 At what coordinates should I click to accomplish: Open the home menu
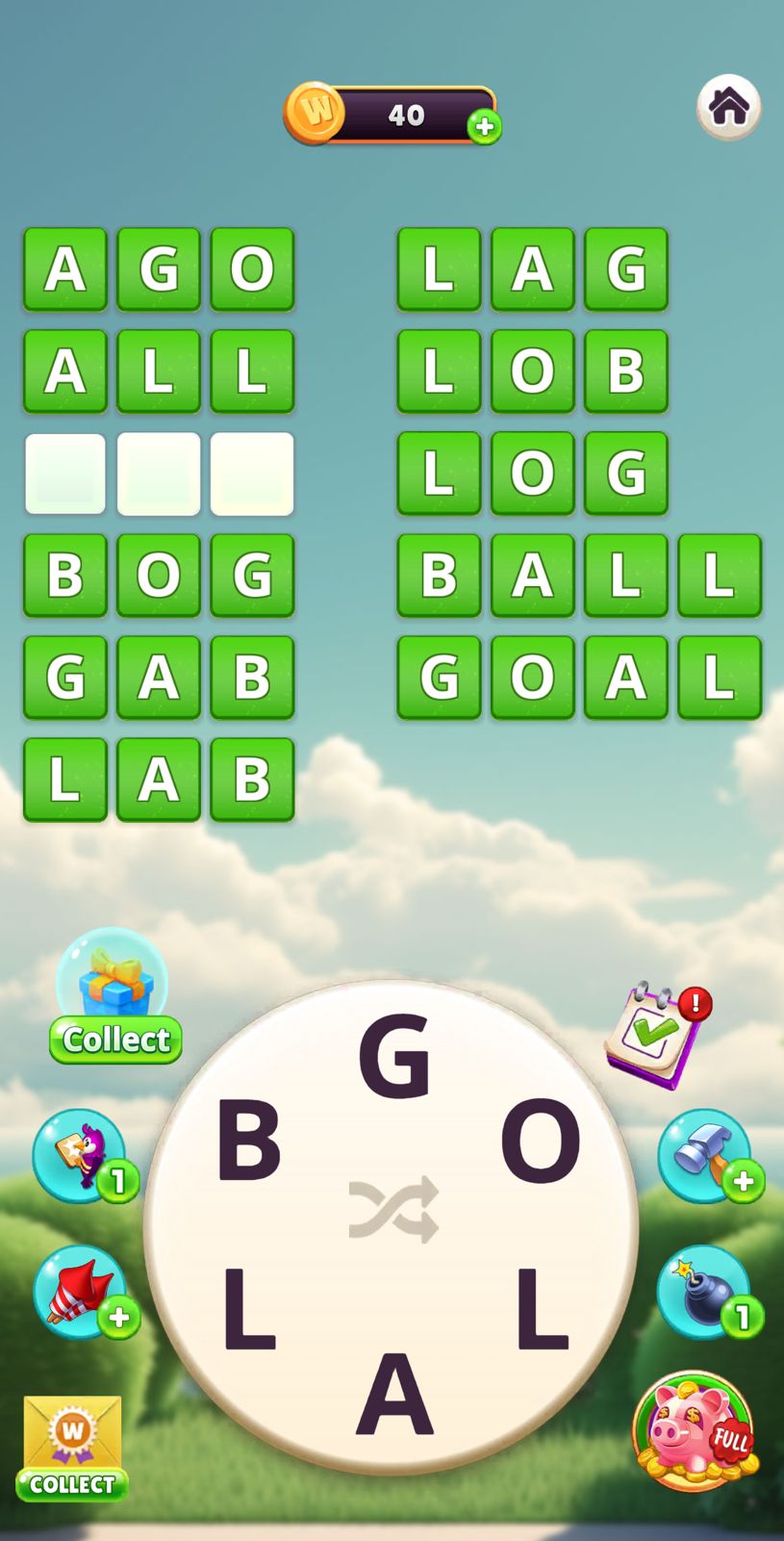click(x=728, y=107)
